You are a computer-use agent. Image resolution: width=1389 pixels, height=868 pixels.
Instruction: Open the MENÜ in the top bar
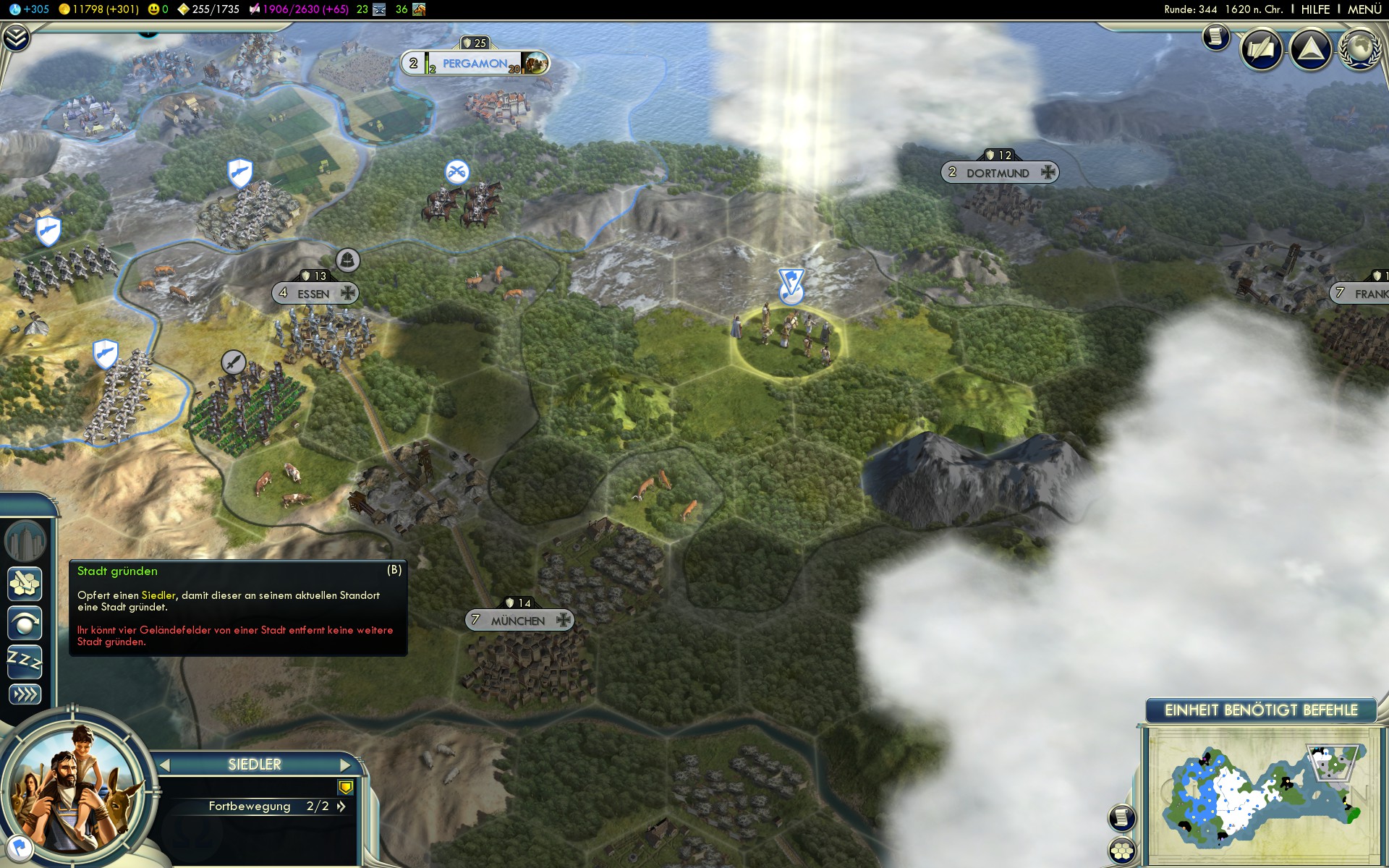coord(1364,9)
